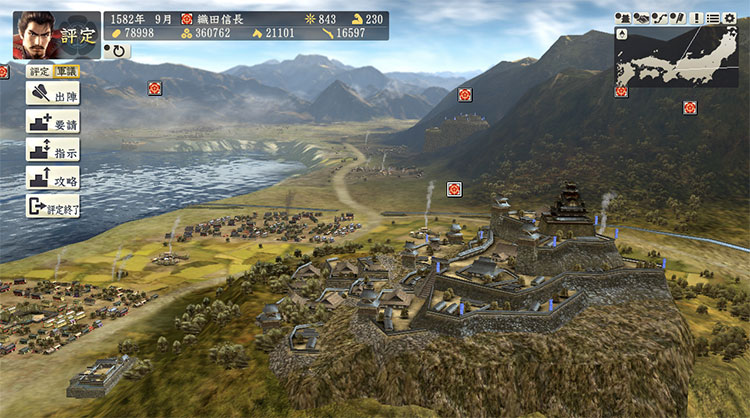Show alerts with the exclamation mark icon

tap(695, 18)
